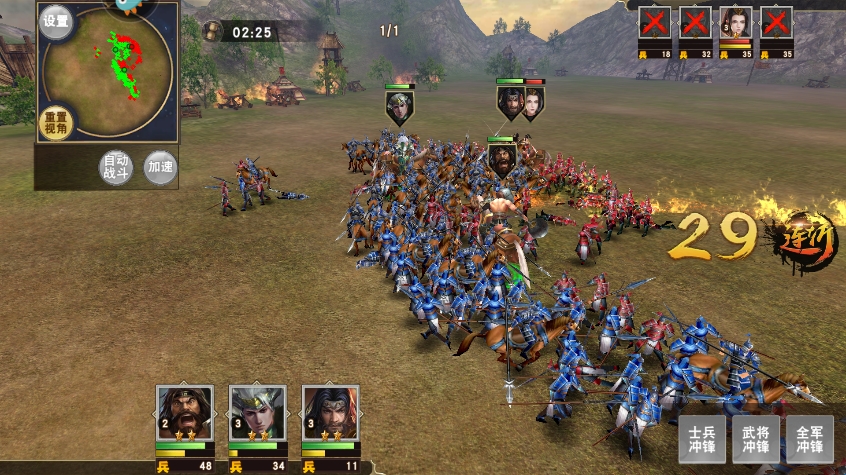846x475 pixels.
Task: Launch the 全军冲锋 full army charge
Action: tap(809, 438)
